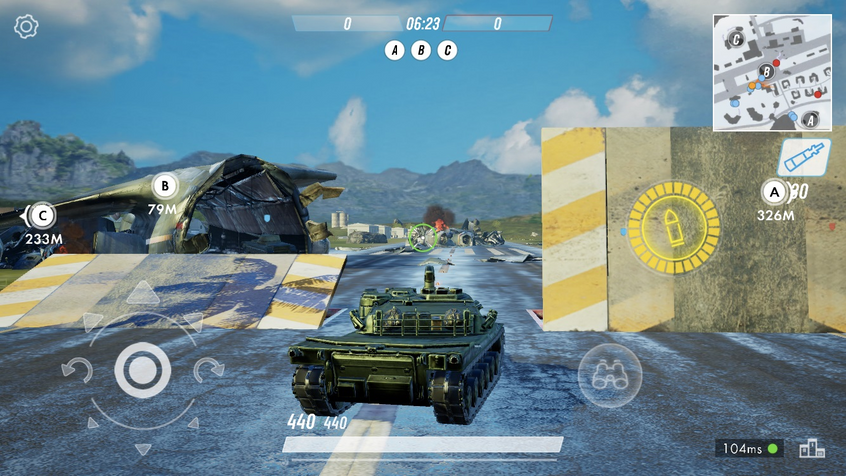
Task: Select the ammo shell type icon
Action: pyautogui.click(x=803, y=158)
